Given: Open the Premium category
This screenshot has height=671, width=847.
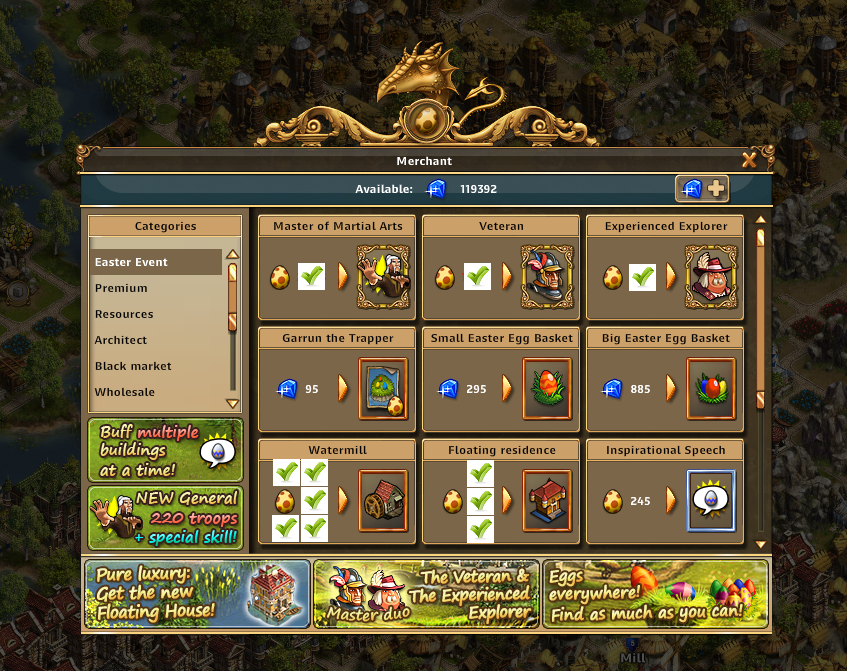Looking at the screenshot, I should click(155, 288).
